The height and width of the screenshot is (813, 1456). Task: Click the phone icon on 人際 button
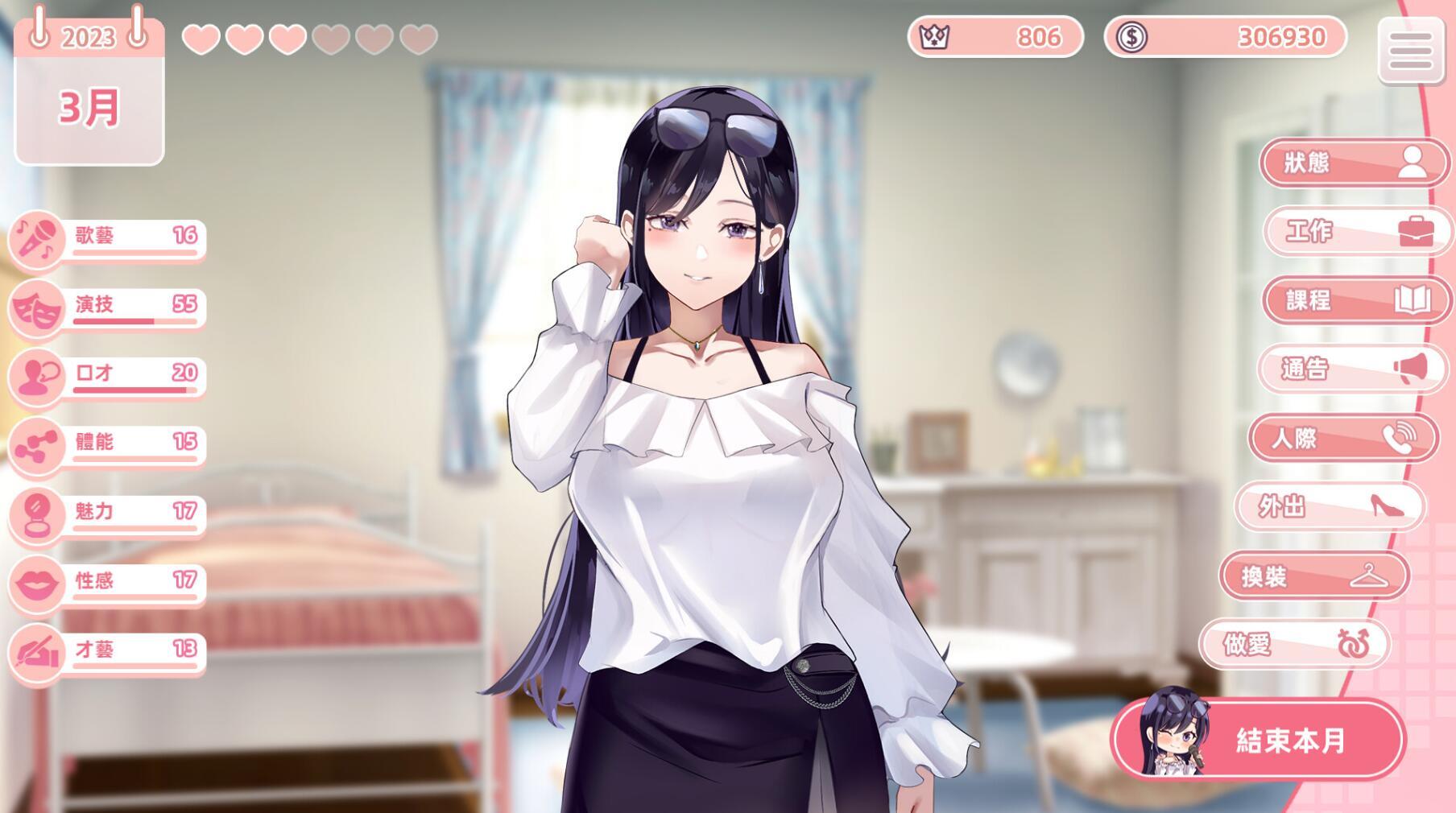click(x=1399, y=440)
